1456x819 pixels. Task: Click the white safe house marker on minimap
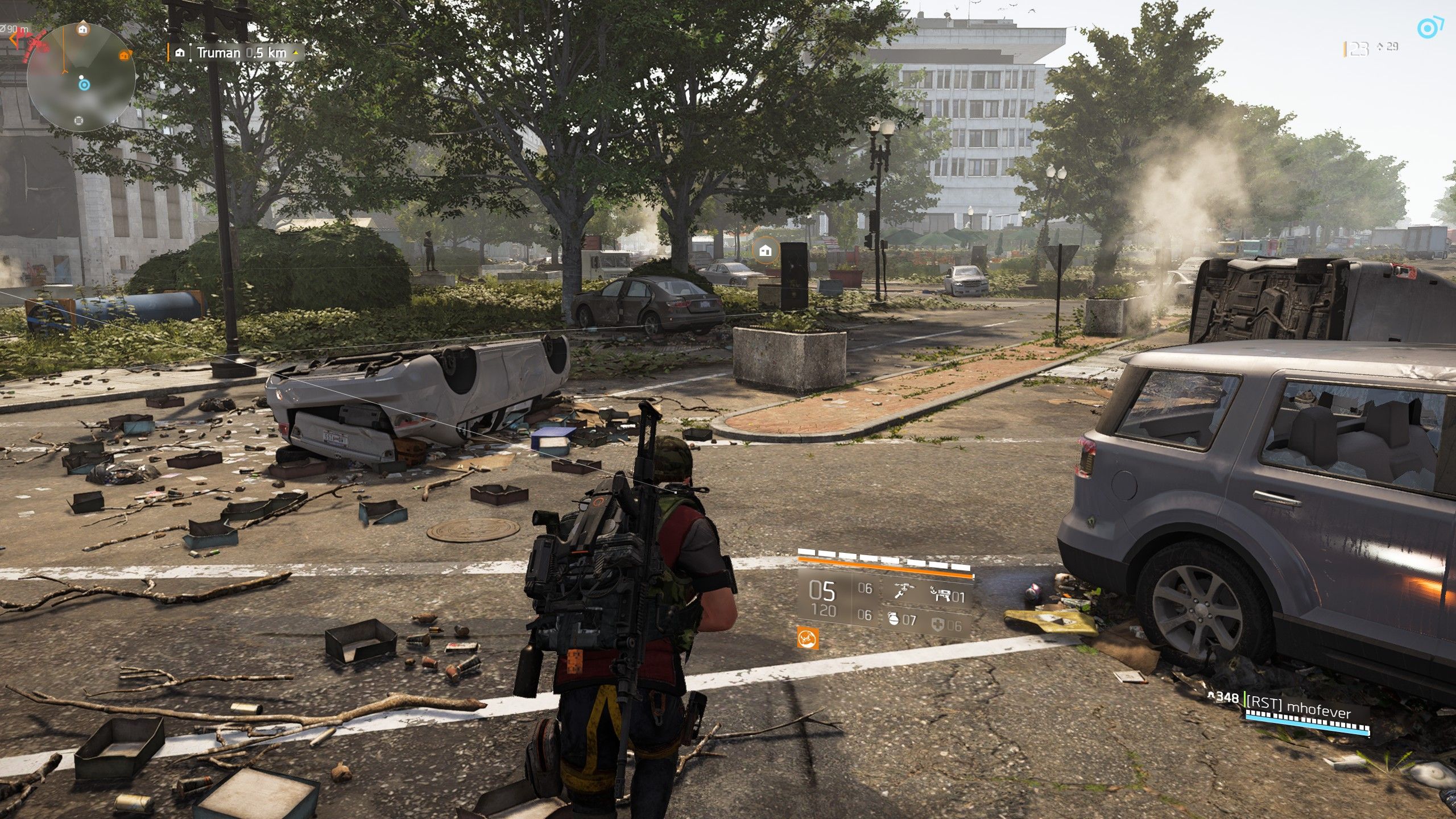coord(83,28)
